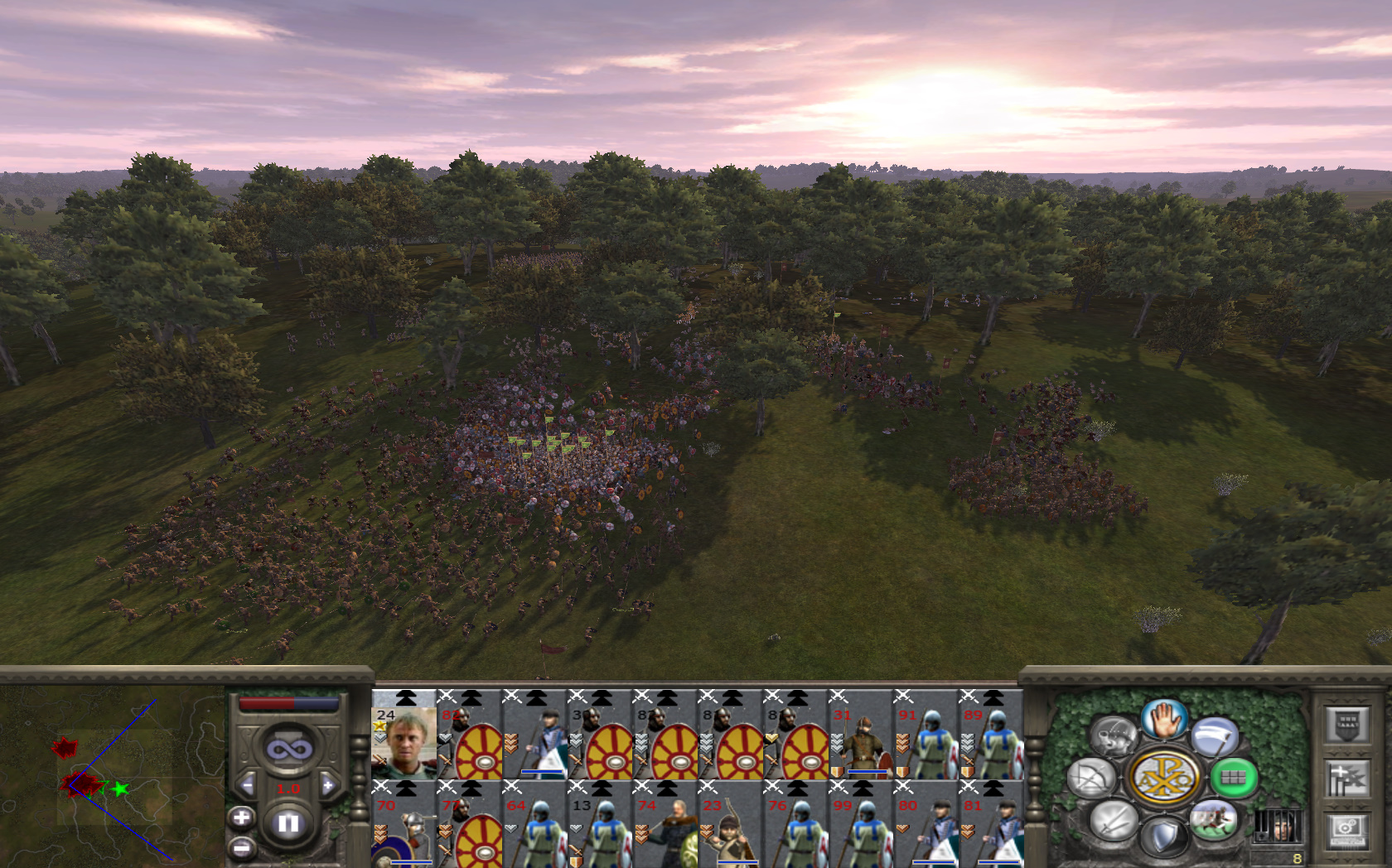Choose the unit card with 99 soldiers
1392x868 pixels.
click(x=860, y=826)
